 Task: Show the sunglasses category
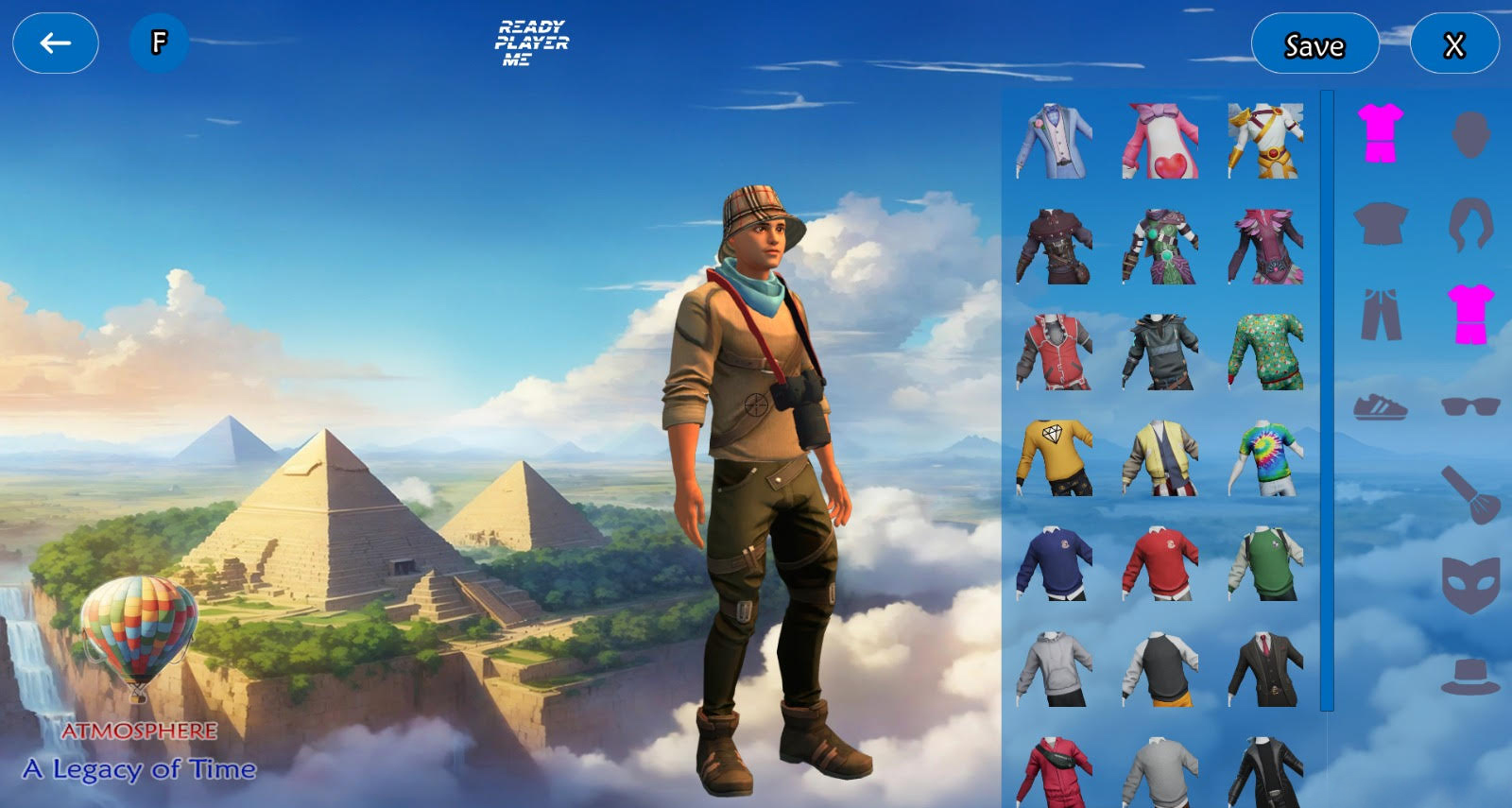(x=1470, y=407)
